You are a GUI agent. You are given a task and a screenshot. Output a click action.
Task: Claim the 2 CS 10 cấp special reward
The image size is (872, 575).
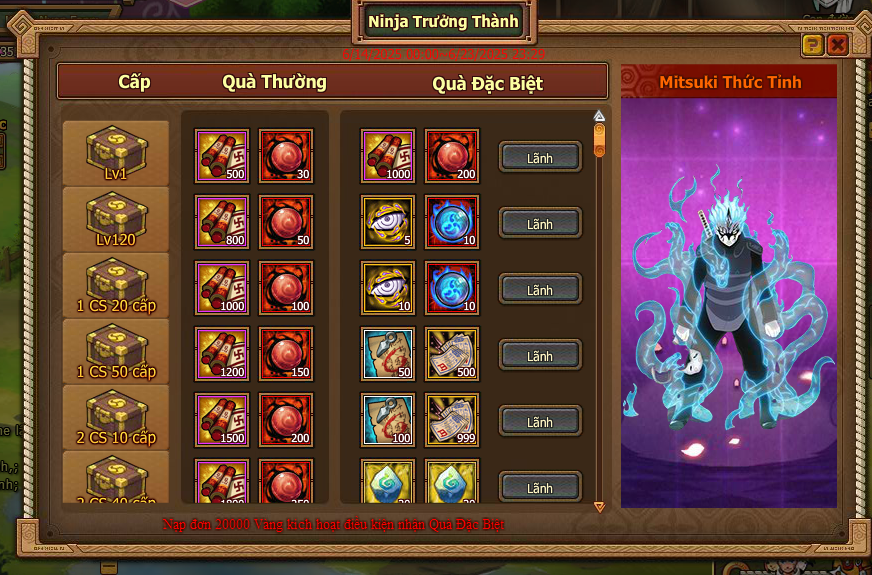pyautogui.click(x=540, y=422)
